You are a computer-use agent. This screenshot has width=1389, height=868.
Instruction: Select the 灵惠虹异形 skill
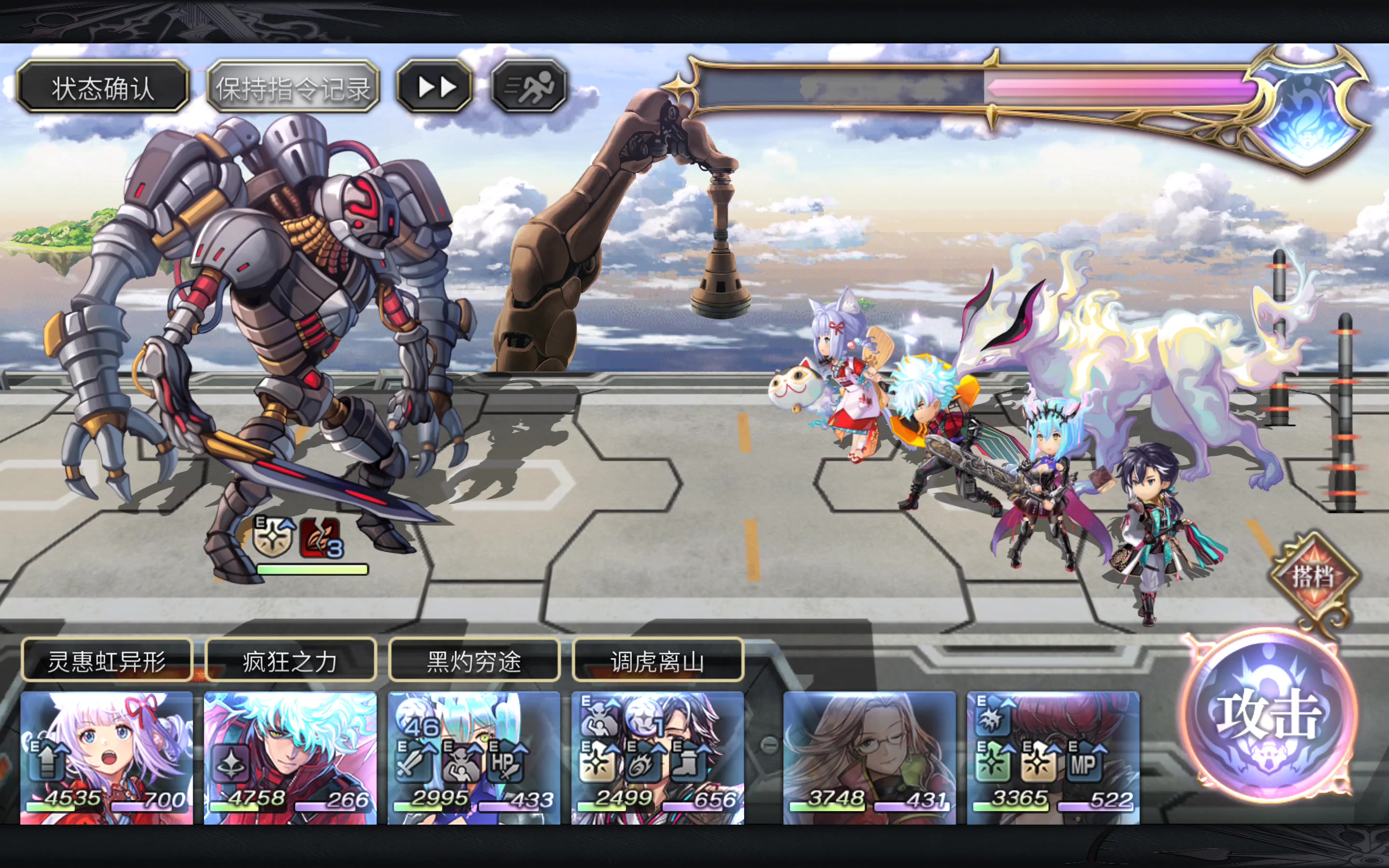tap(107, 661)
